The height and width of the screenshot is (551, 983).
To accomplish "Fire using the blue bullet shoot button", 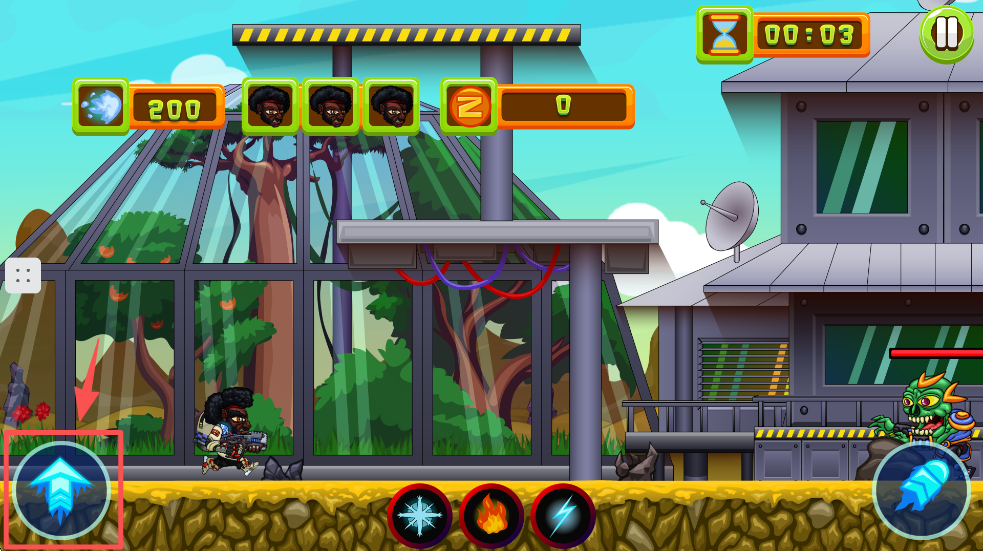I will tap(921, 490).
